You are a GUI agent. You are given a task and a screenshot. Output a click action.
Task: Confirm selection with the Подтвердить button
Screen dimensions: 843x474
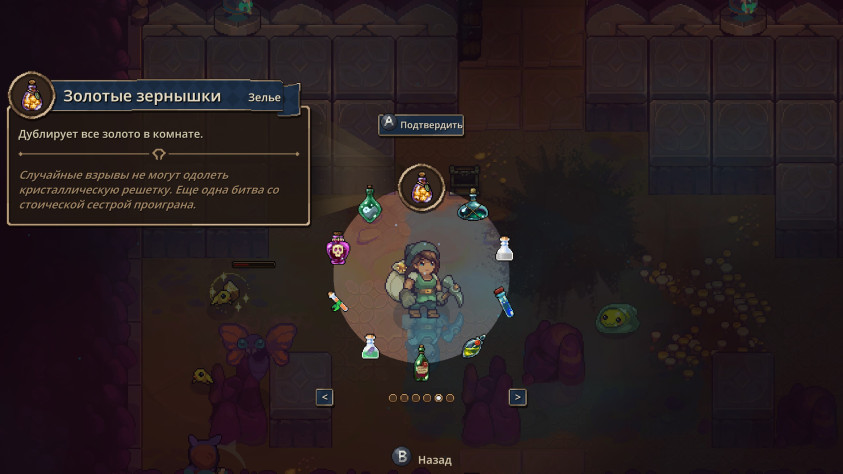(421, 125)
